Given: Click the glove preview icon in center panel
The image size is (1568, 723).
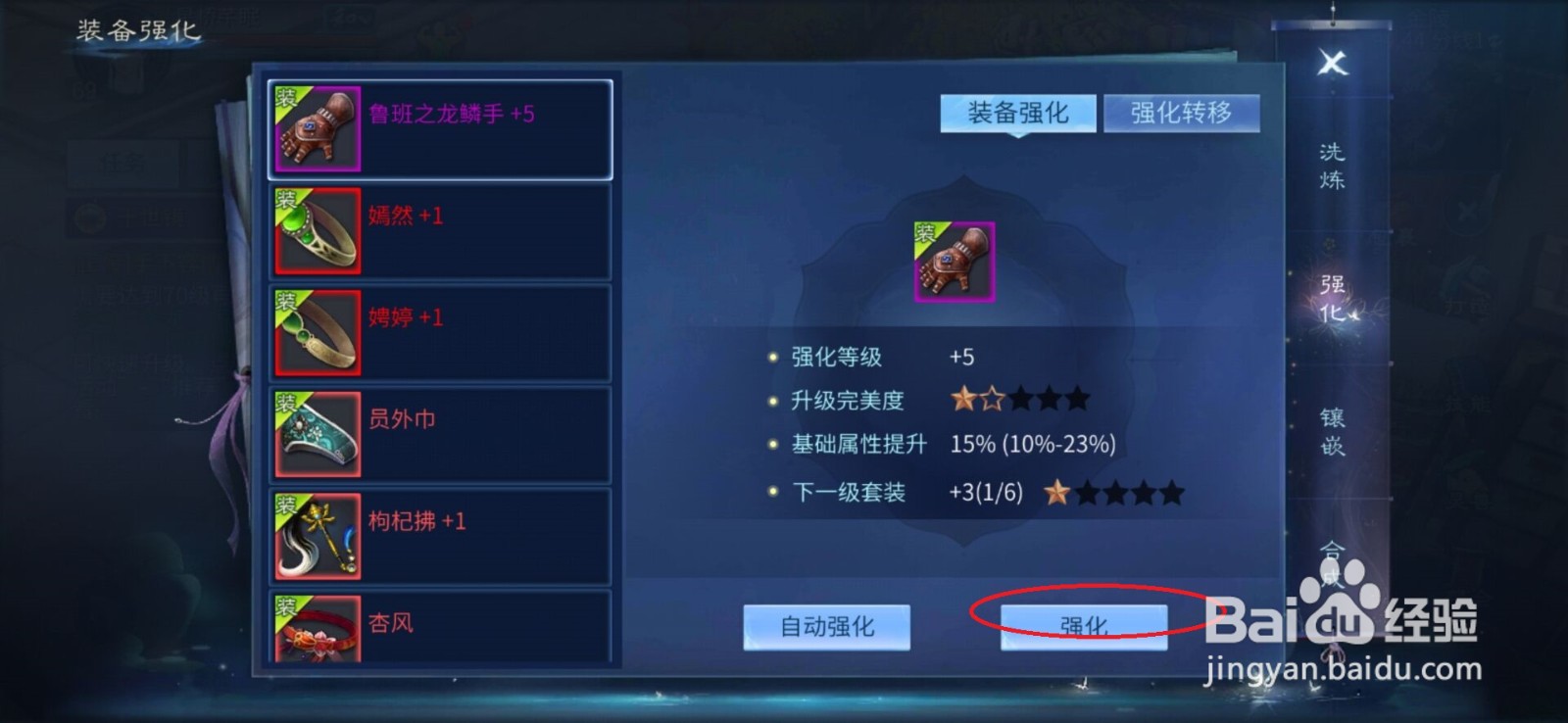Looking at the screenshot, I should (953, 261).
